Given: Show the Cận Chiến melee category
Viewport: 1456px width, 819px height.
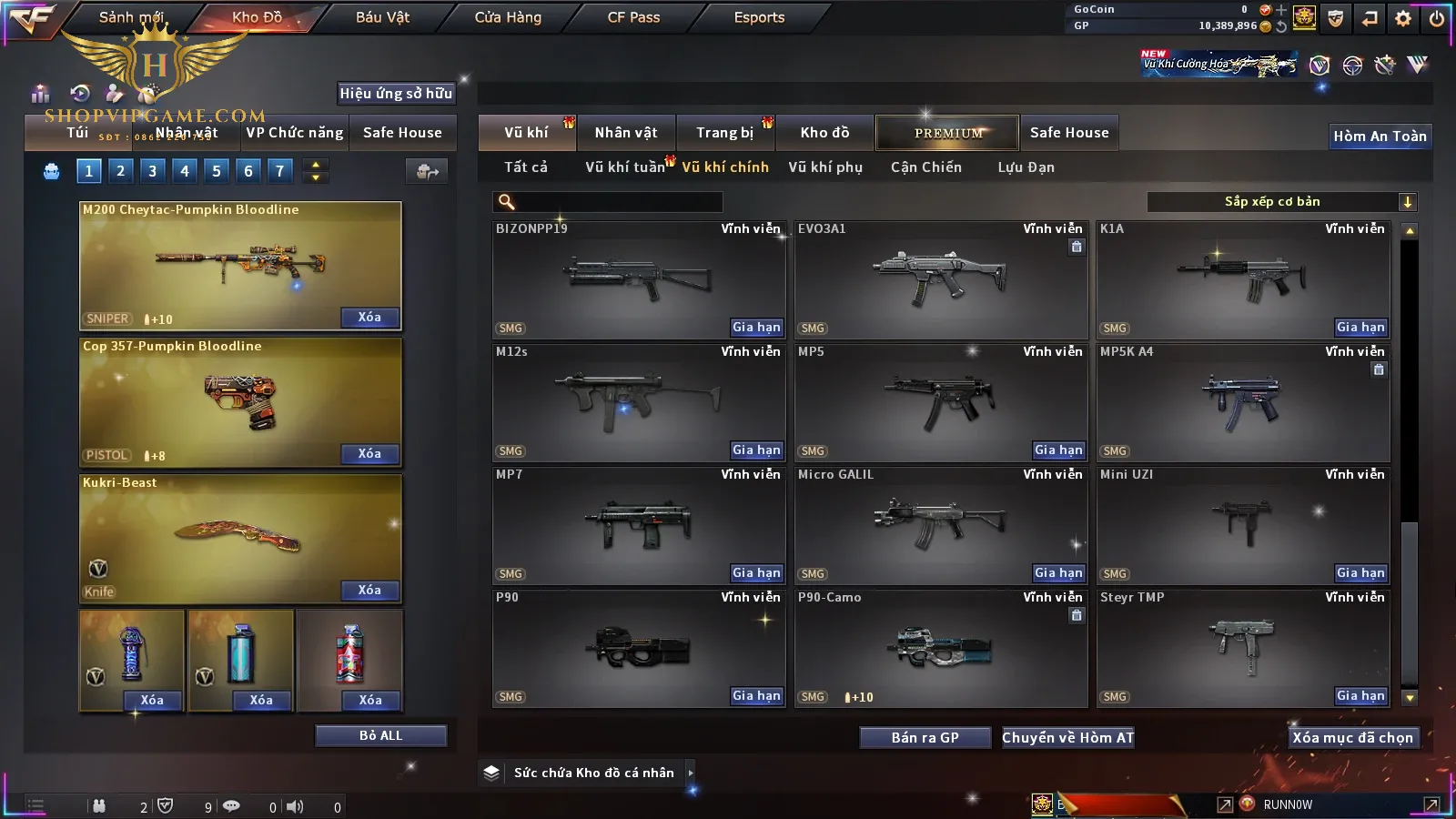Looking at the screenshot, I should [925, 167].
